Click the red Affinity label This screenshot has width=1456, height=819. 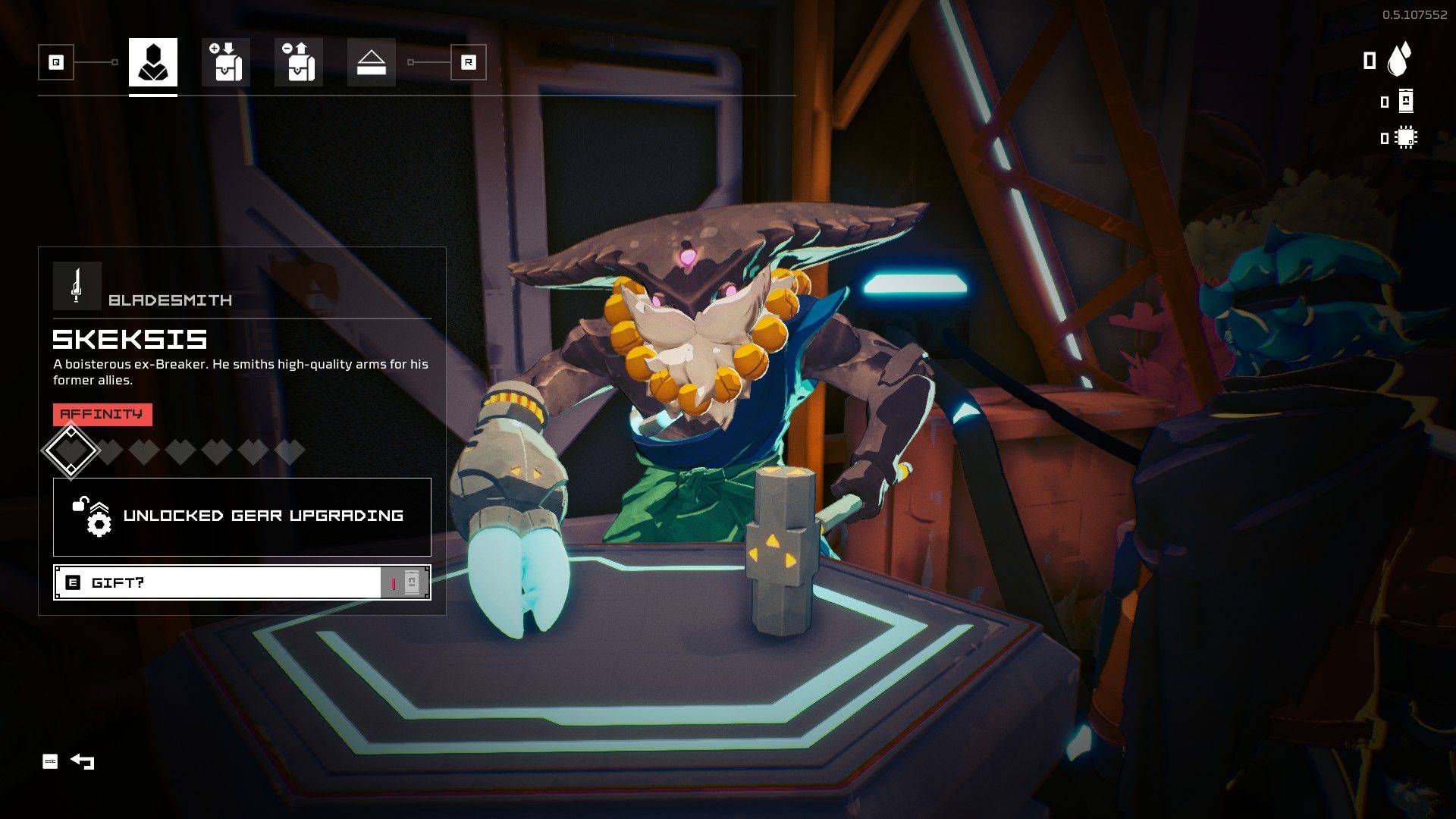102,414
